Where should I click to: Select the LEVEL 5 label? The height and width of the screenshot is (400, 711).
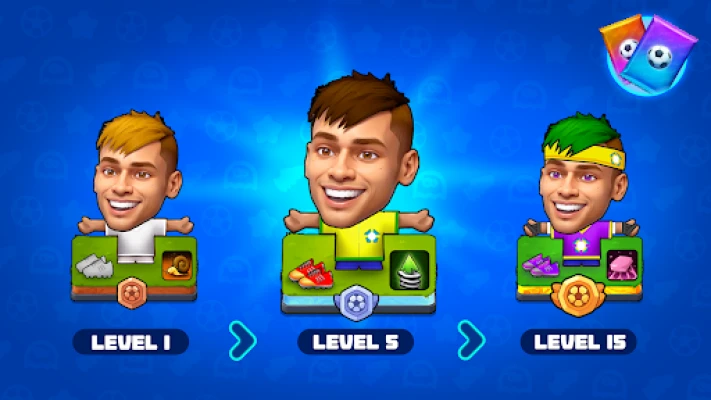pos(356,342)
